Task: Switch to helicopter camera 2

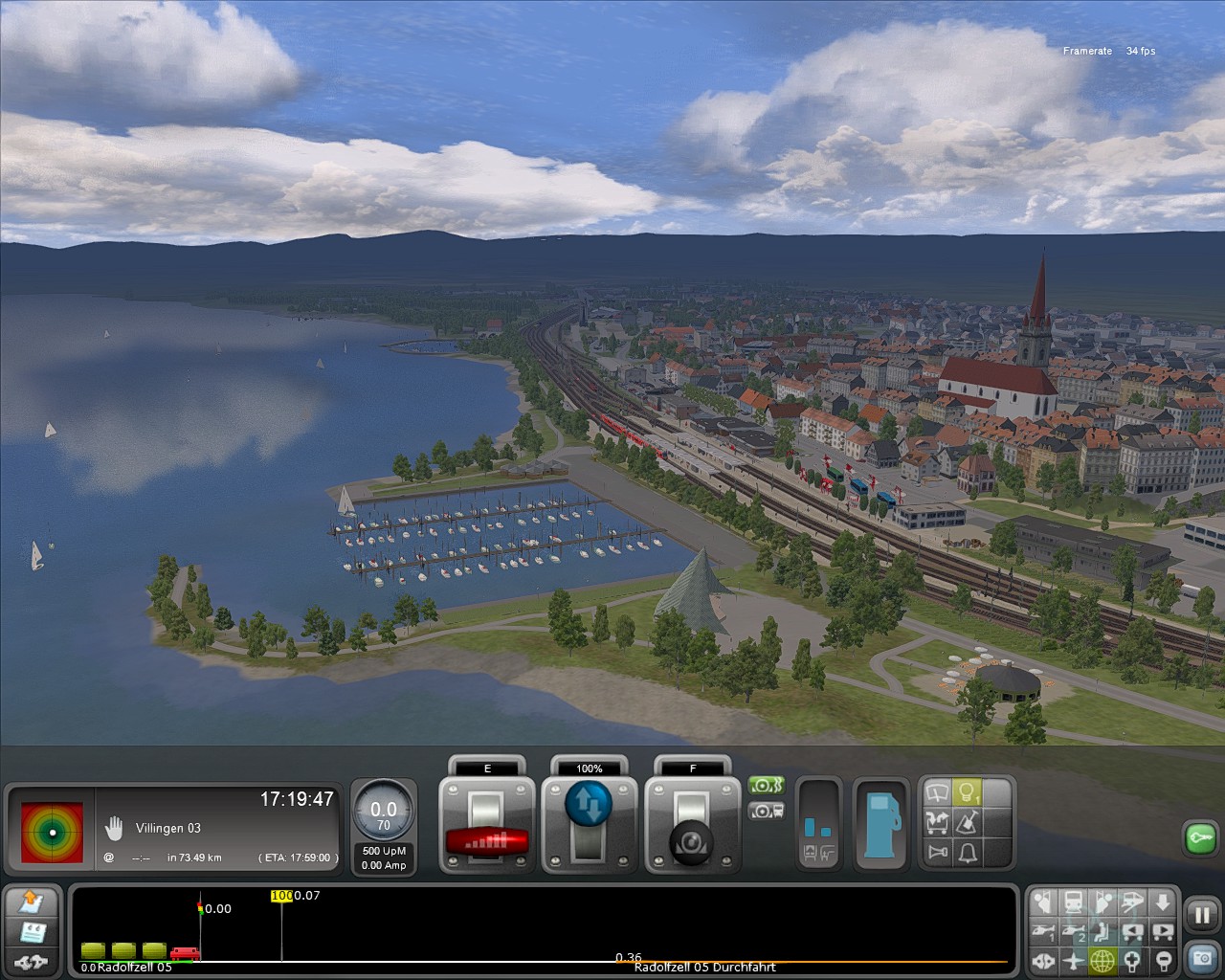Action: [1074, 932]
